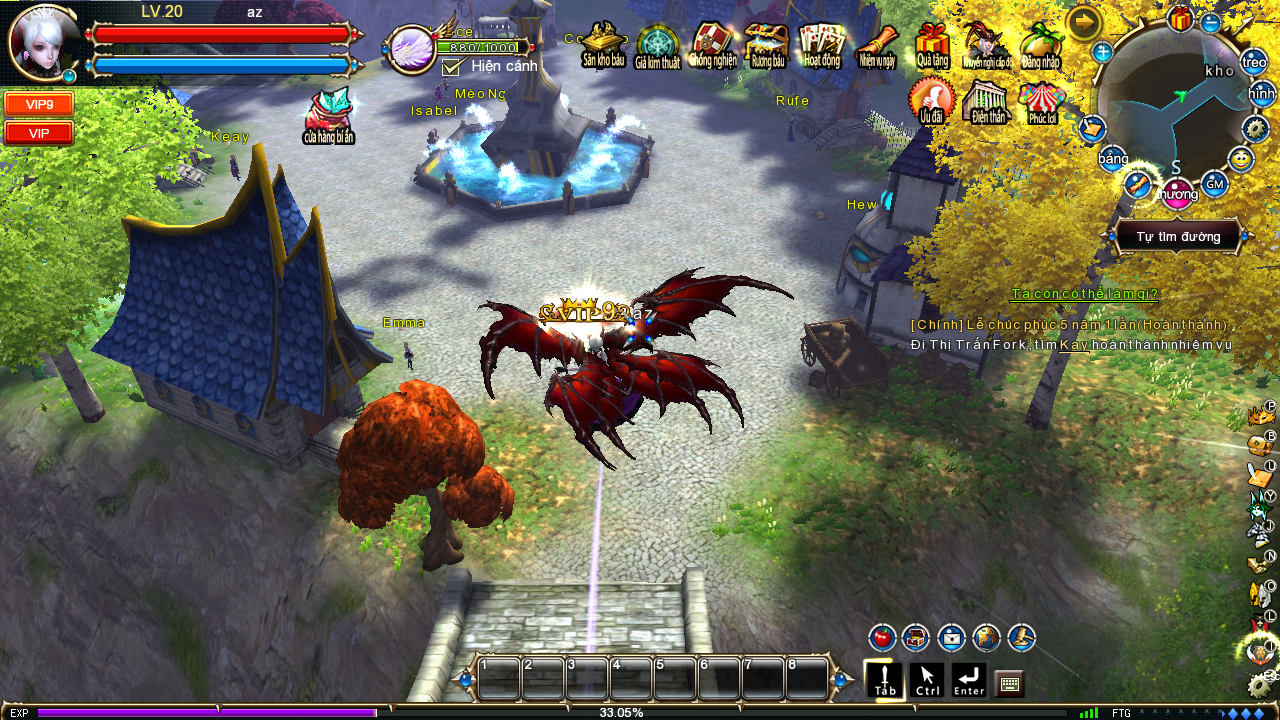Open the VIP9 button
Image resolution: width=1280 pixels, height=720 pixels.
pyautogui.click(x=39, y=105)
